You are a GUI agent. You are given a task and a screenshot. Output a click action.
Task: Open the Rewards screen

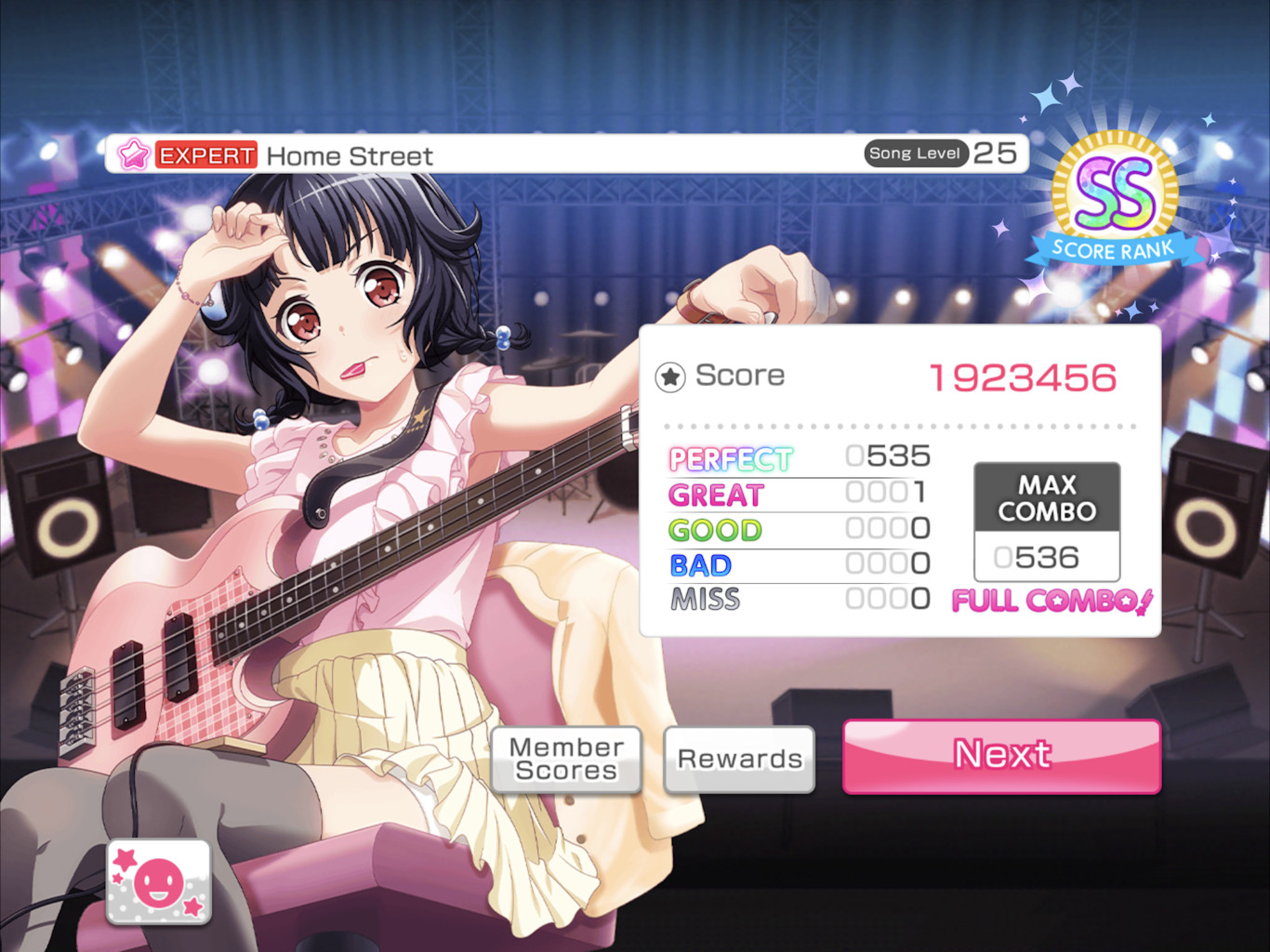pyautogui.click(x=739, y=760)
